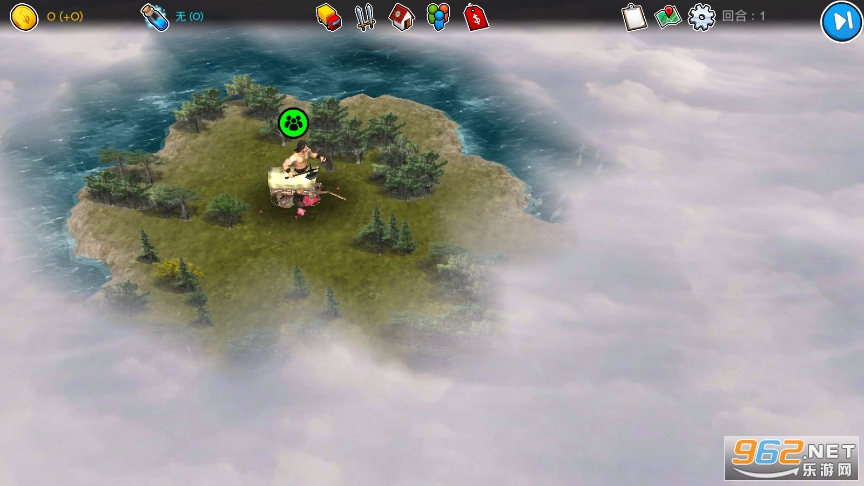Select the green group marker above the unit
Image resolution: width=864 pixels, height=486 pixels.
[293, 123]
